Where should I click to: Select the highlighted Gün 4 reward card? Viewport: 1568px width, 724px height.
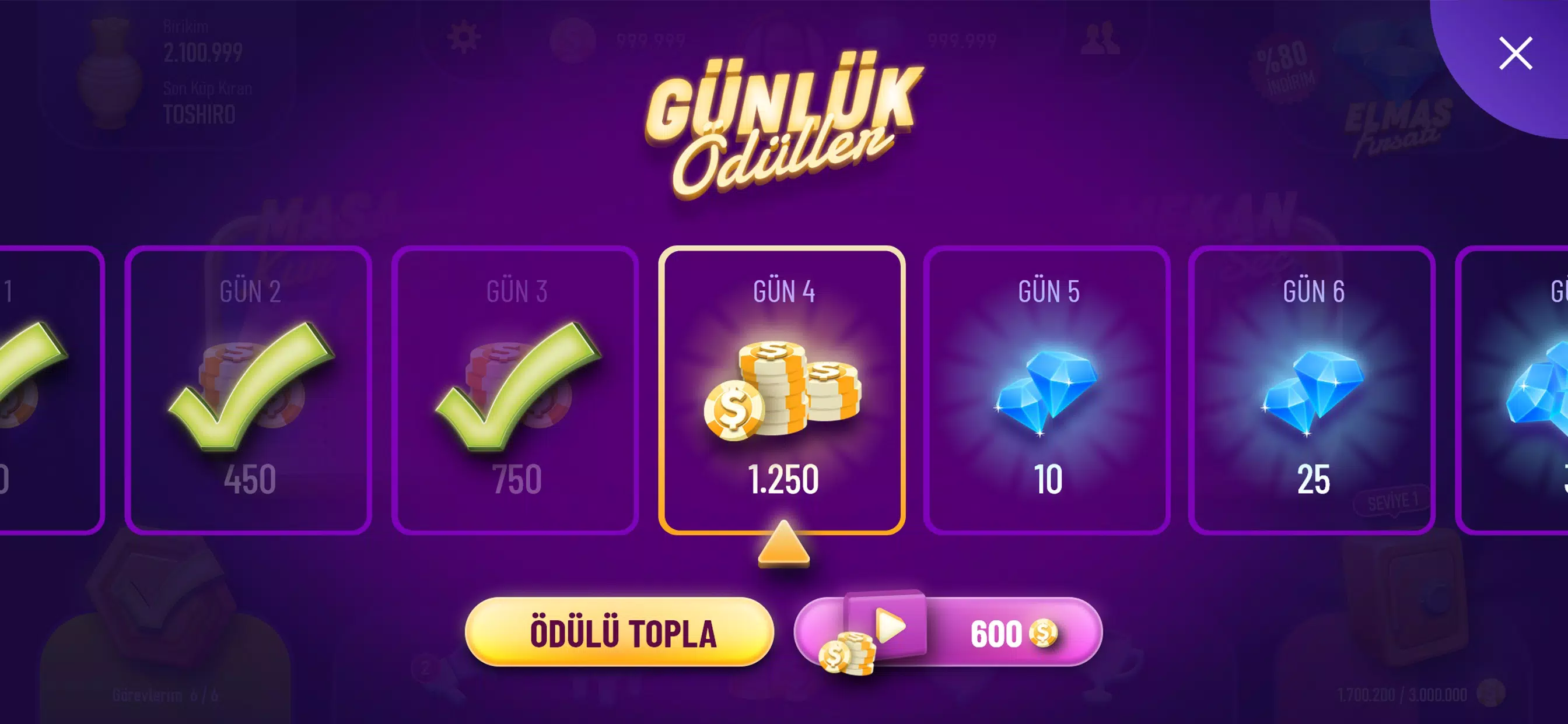click(x=783, y=389)
